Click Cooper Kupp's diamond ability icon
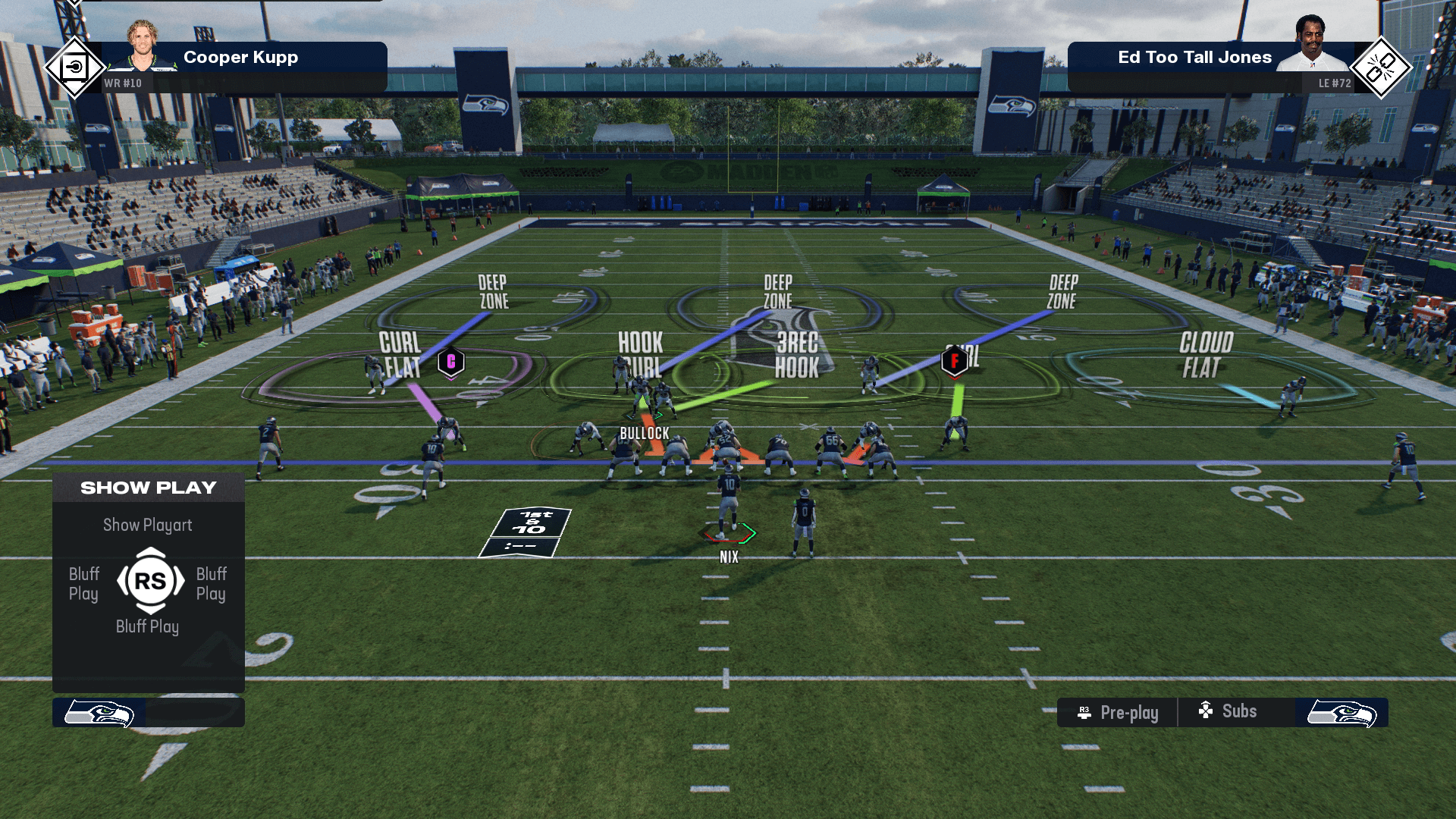 pyautogui.click(x=74, y=68)
